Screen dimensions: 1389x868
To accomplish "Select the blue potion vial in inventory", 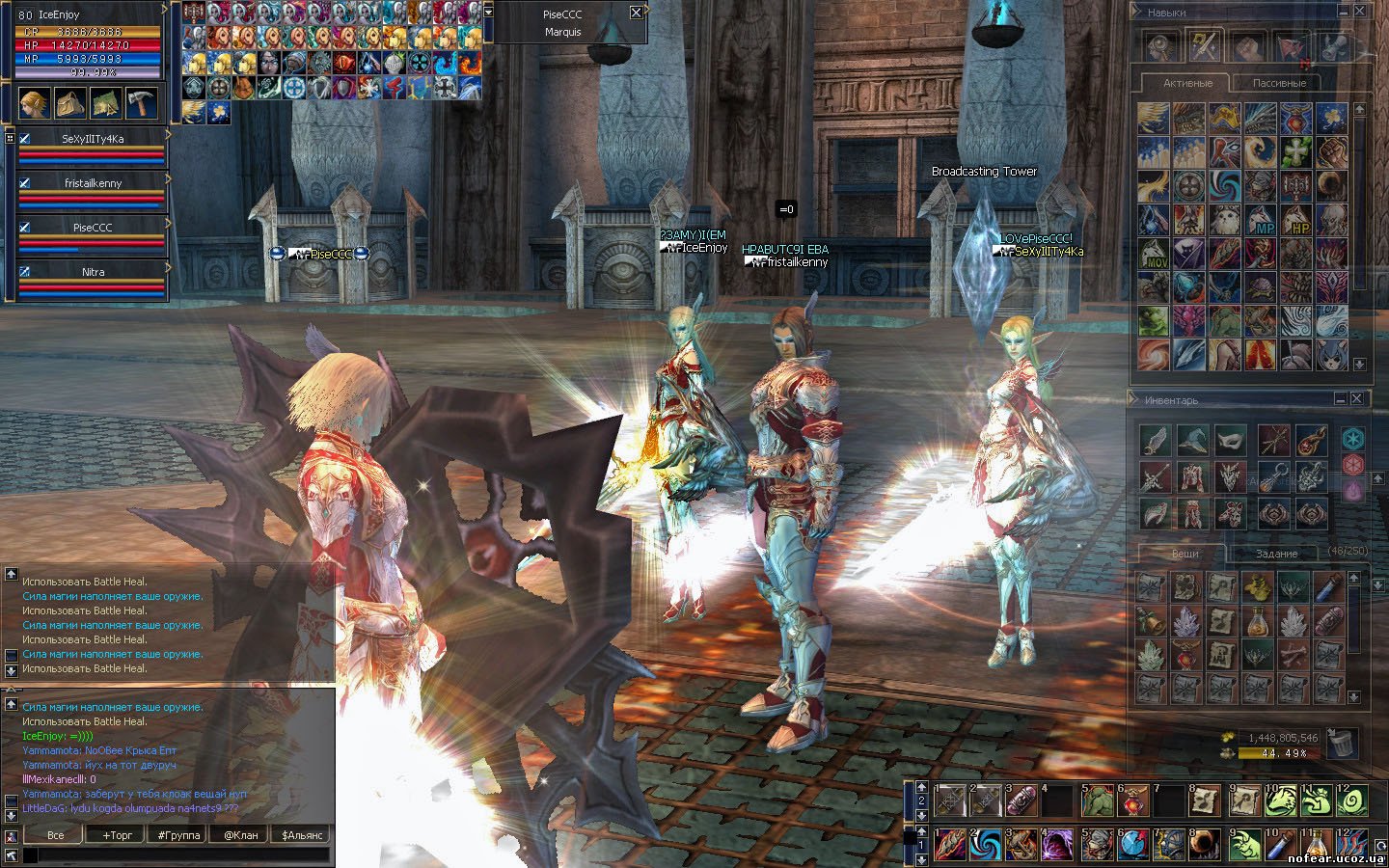I will click(1330, 586).
